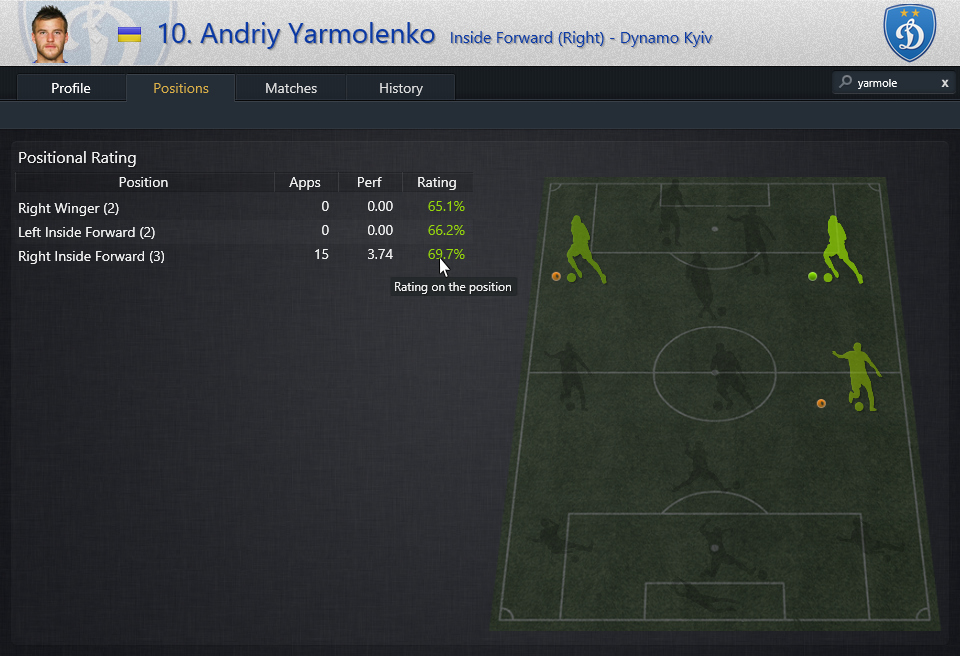Open the Positions tab
This screenshot has width=960, height=656.
click(181, 88)
